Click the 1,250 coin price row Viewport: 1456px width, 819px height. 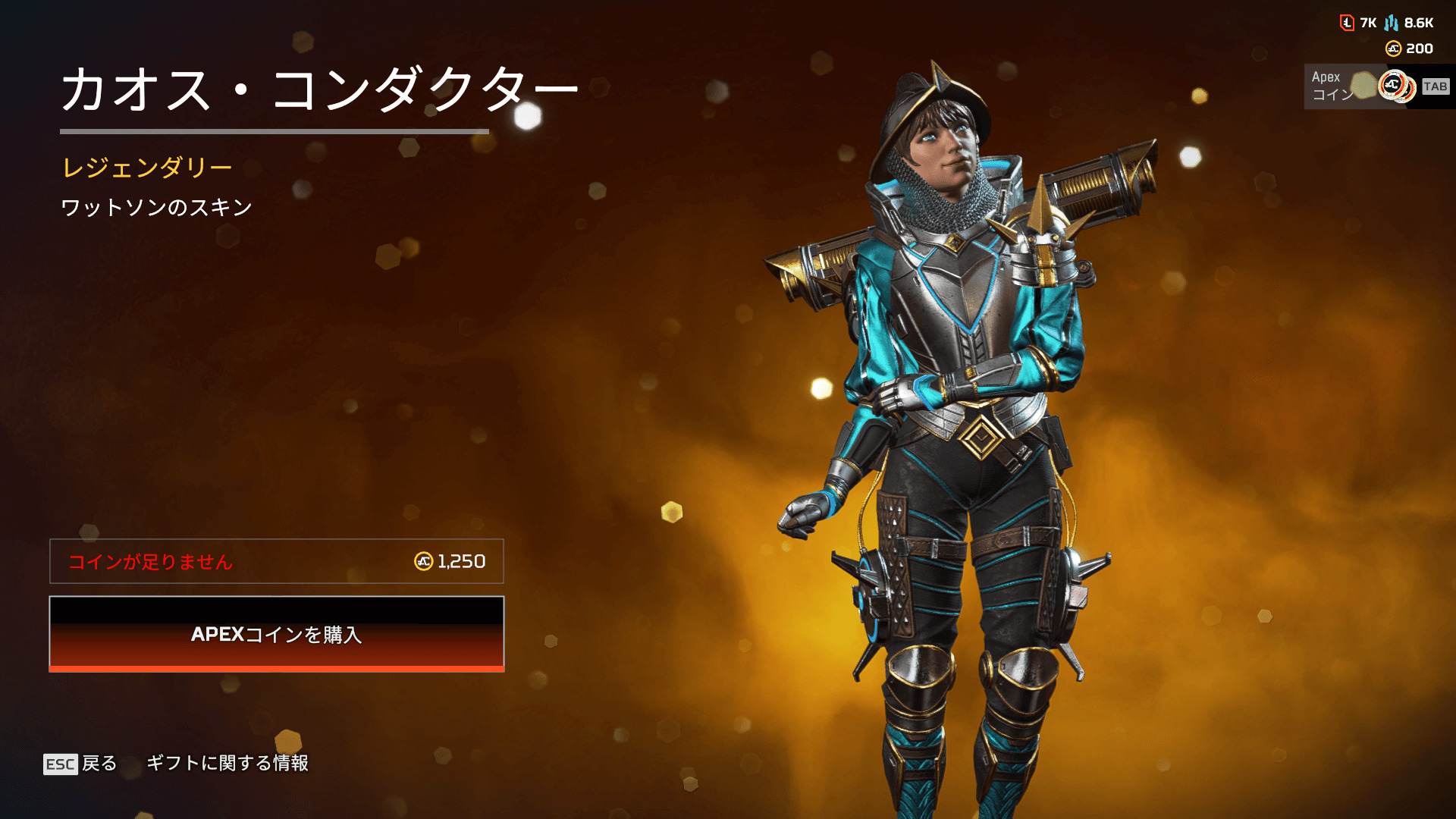point(277,561)
